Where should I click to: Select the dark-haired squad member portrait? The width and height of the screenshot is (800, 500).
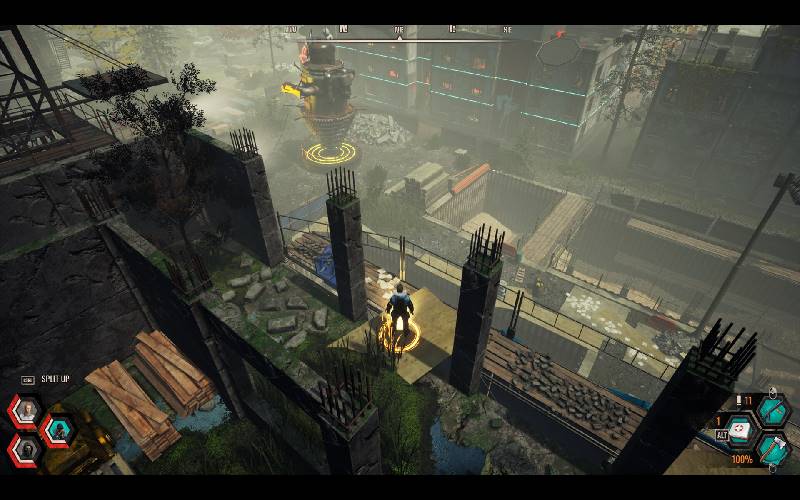pyautogui.click(x=27, y=448)
